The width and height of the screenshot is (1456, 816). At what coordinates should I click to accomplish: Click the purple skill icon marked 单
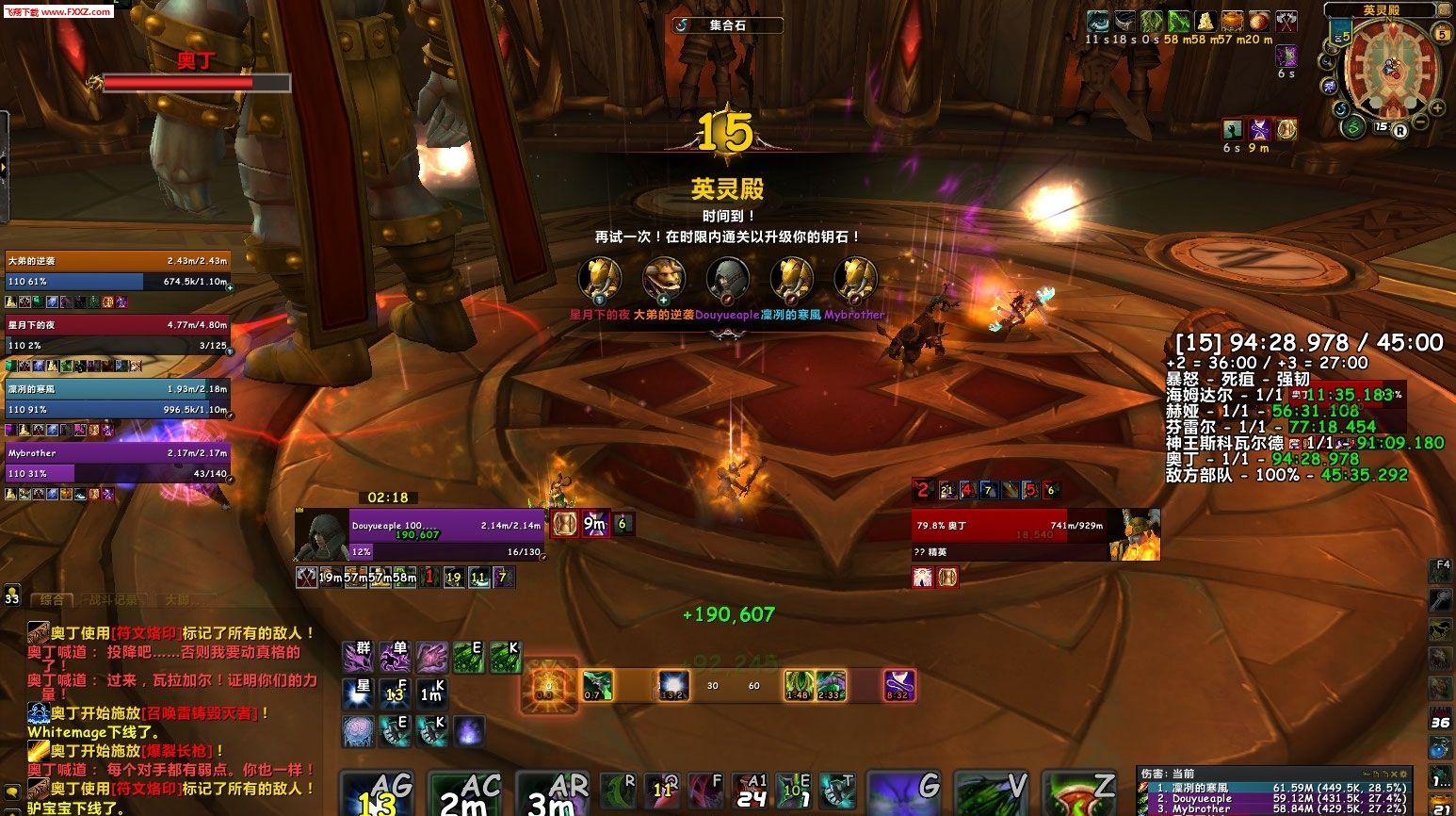point(395,656)
